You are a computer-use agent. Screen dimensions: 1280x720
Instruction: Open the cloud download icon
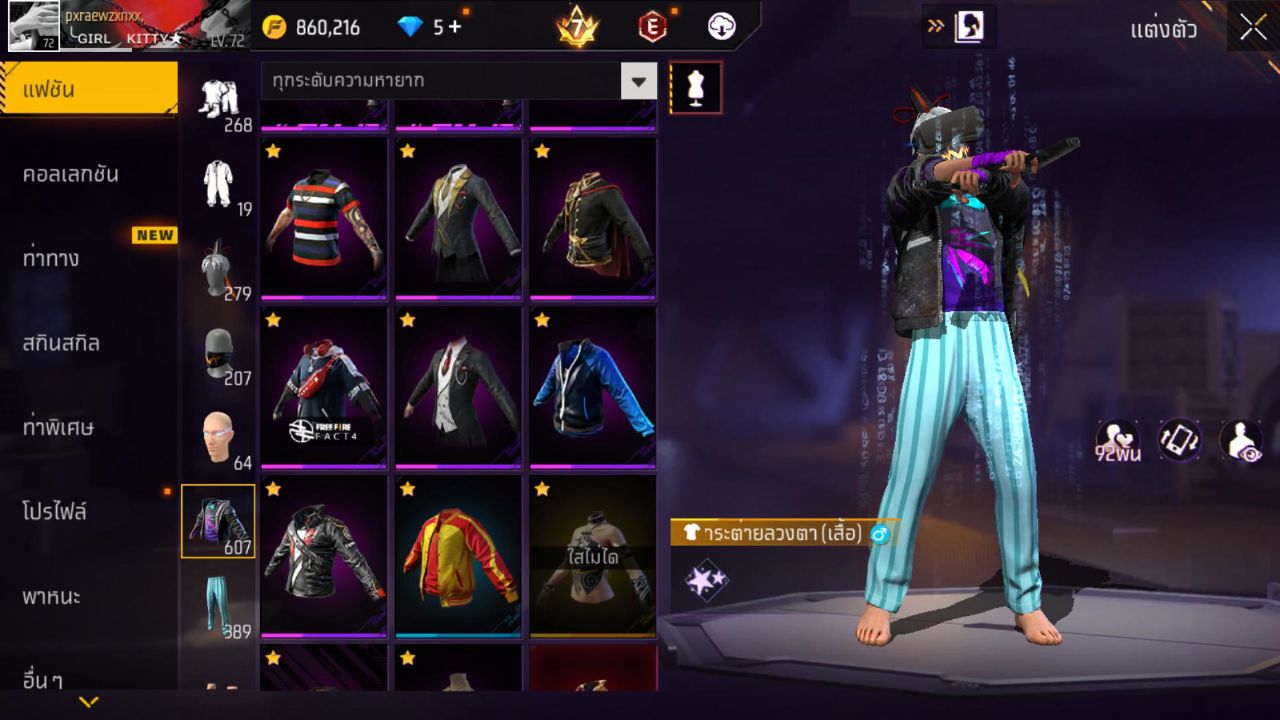coord(719,27)
